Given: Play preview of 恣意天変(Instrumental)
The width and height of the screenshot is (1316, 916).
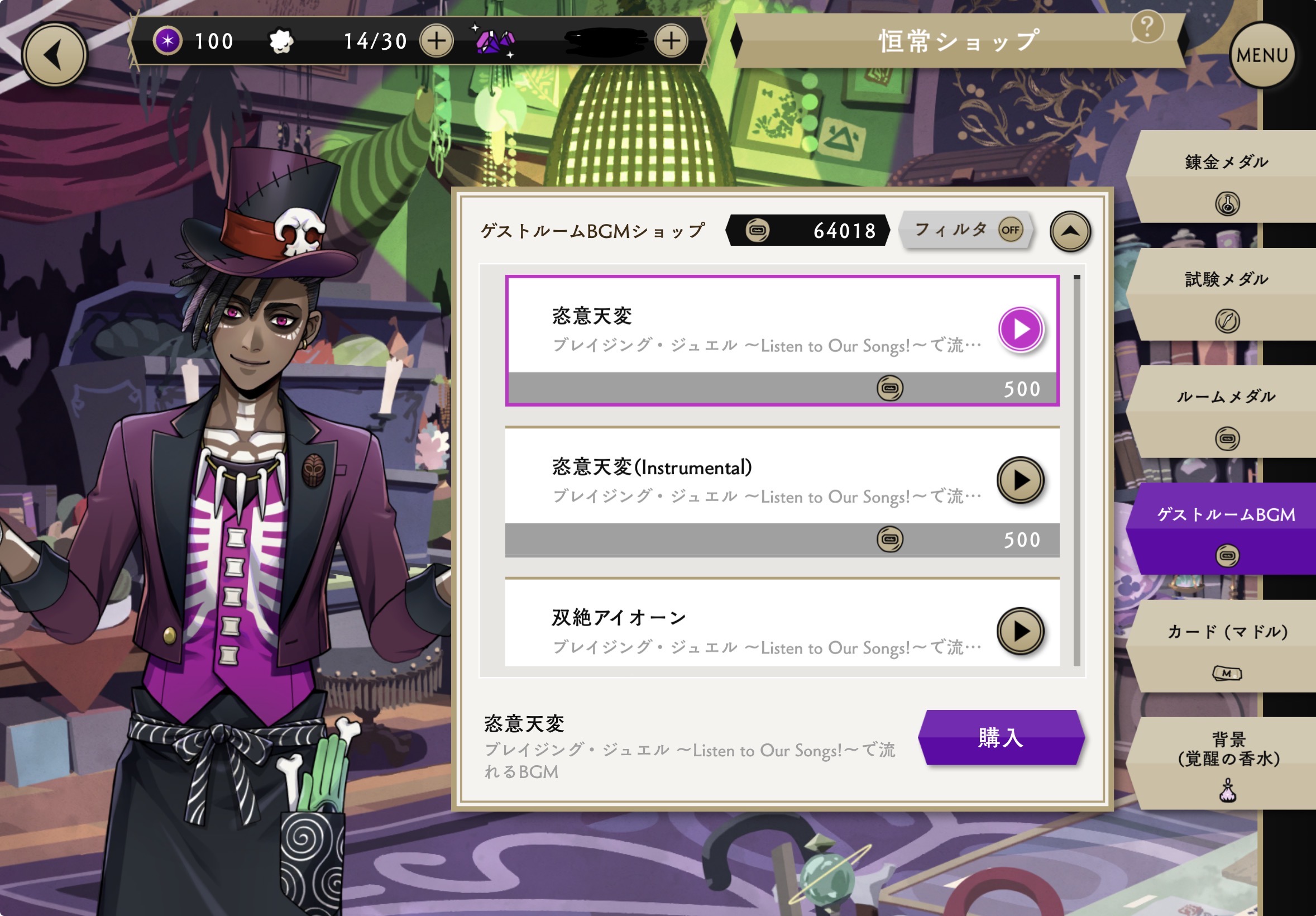Looking at the screenshot, I should tap(1020, 480).
